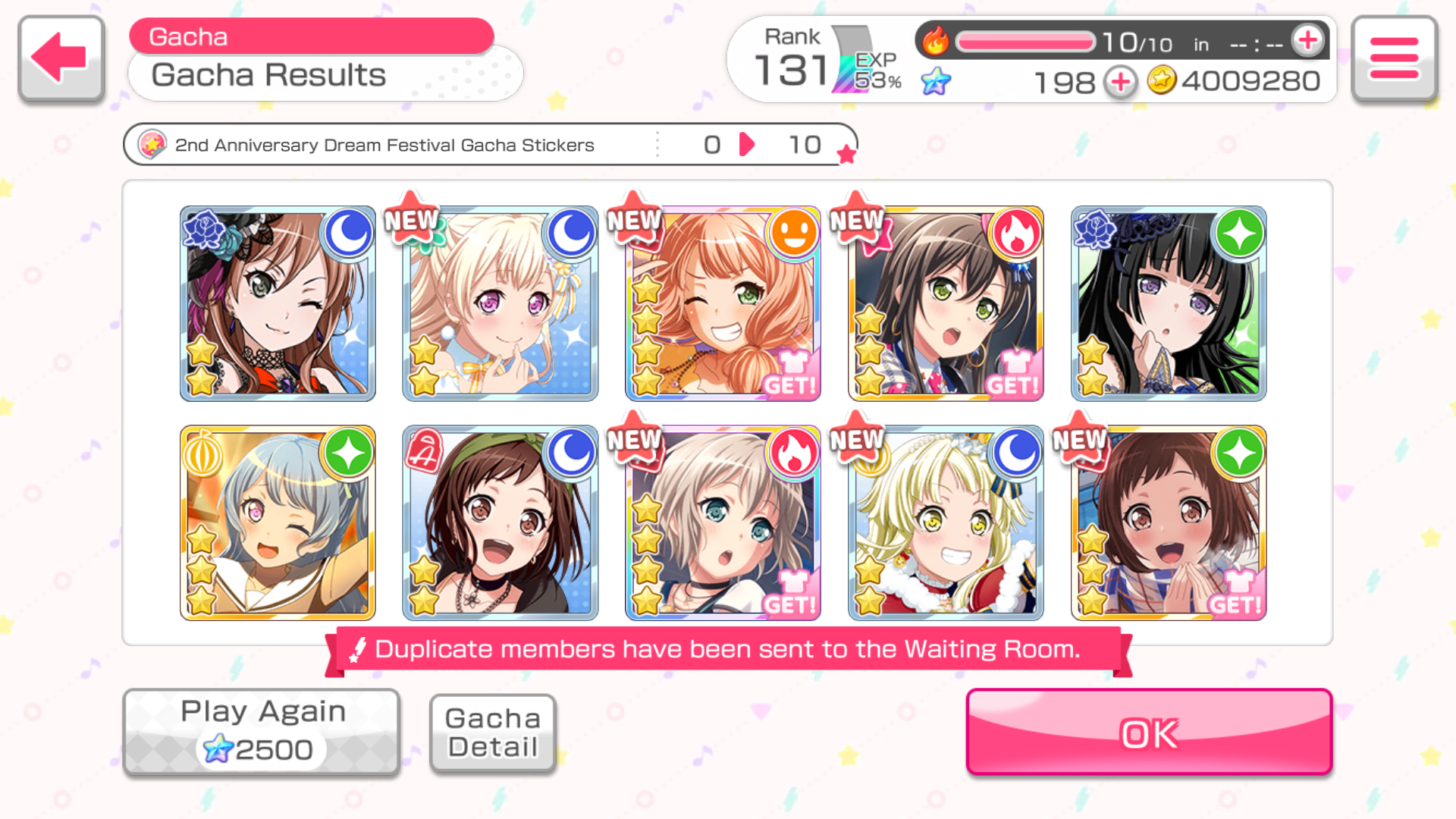
Task: Select the new dark-haired green-eyed girl card
Action: coord(946,303)
